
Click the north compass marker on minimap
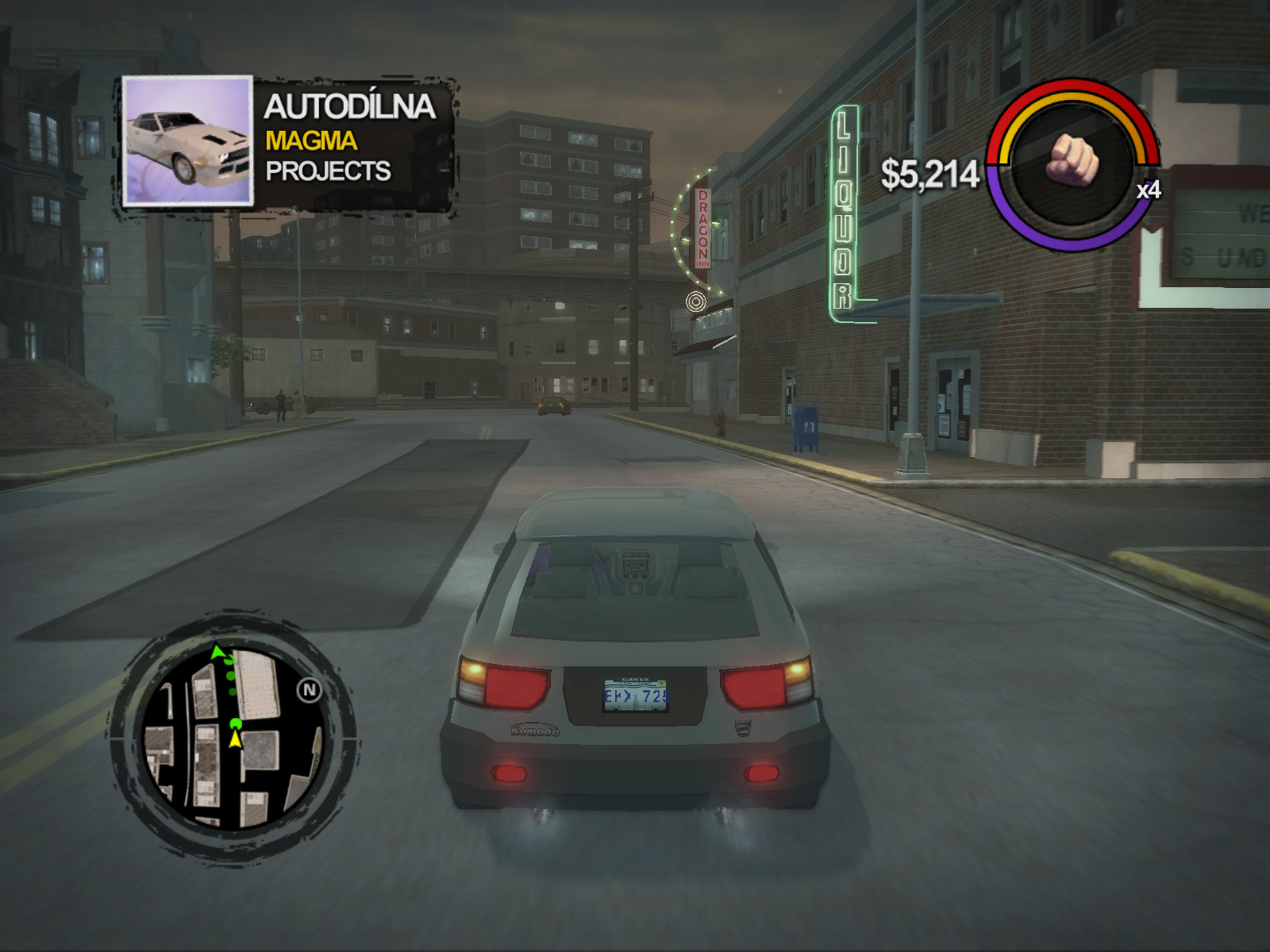tap(310, 690)
